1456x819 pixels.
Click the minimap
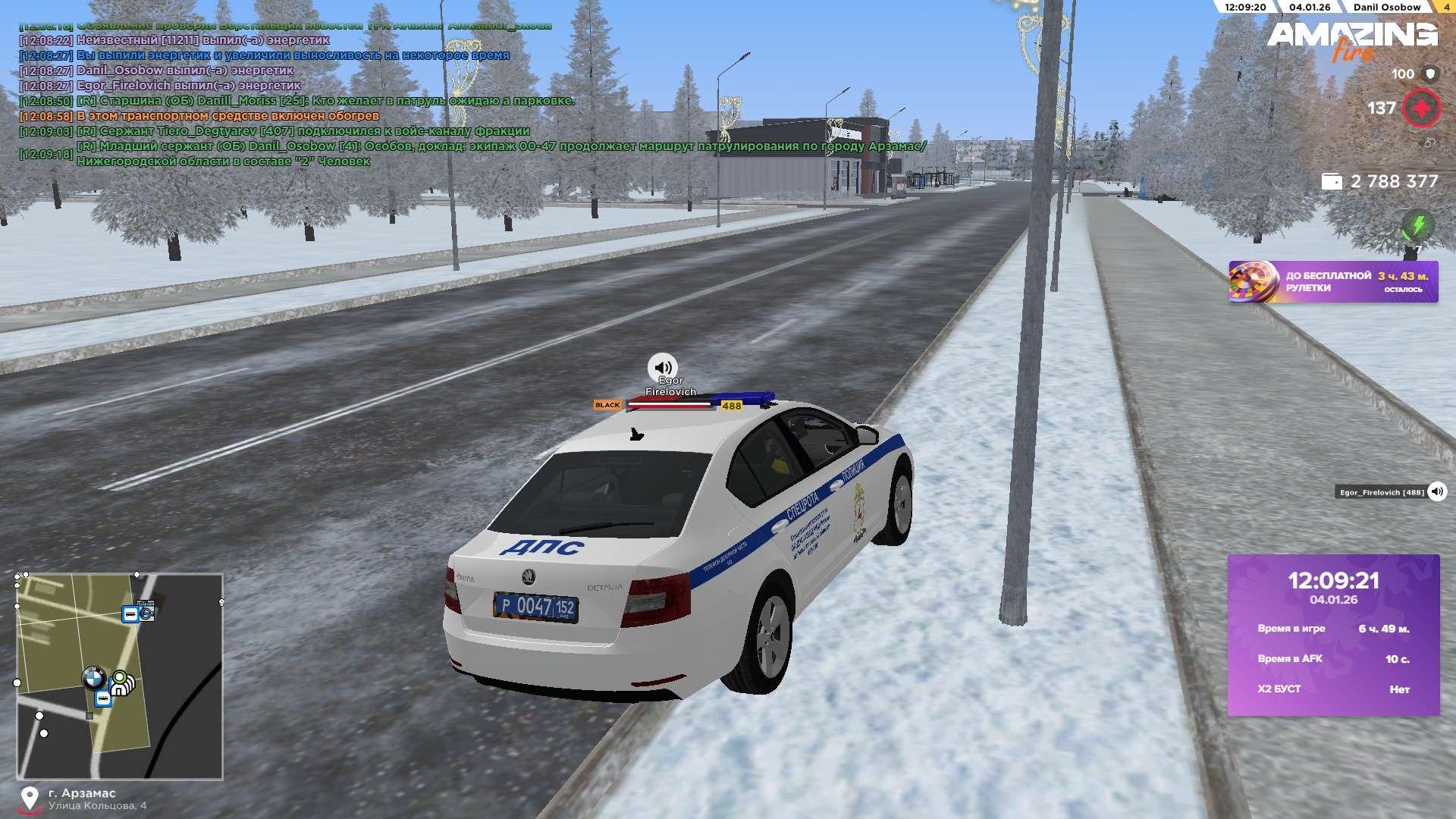pyautogui.click(x=120, y=676)
